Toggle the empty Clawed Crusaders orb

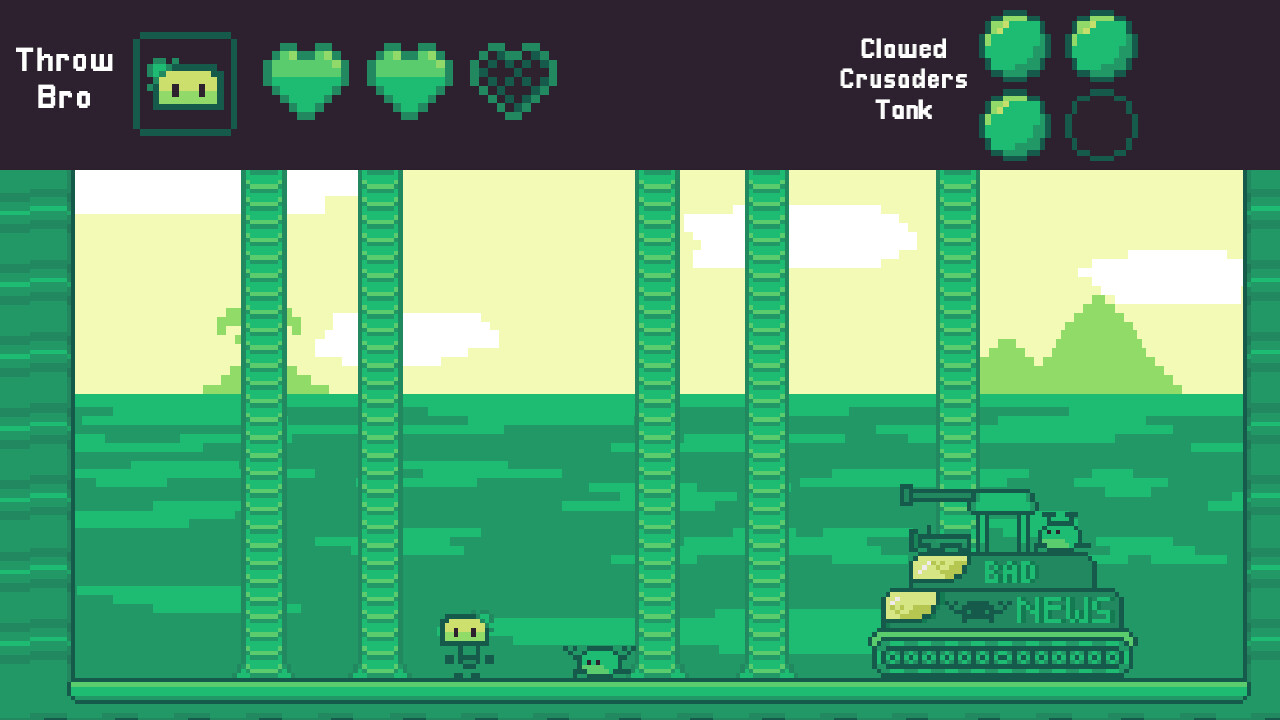(1103, 123)
